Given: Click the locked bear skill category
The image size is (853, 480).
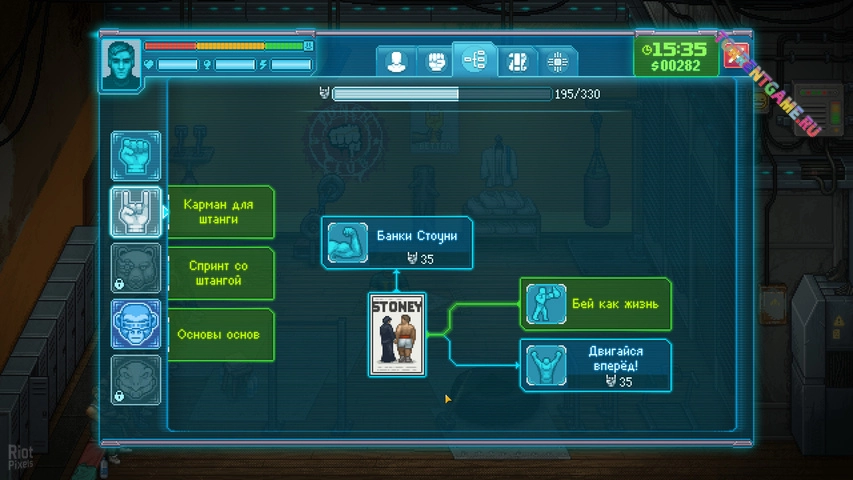Looking at the screenshot, I should point(135,267).
